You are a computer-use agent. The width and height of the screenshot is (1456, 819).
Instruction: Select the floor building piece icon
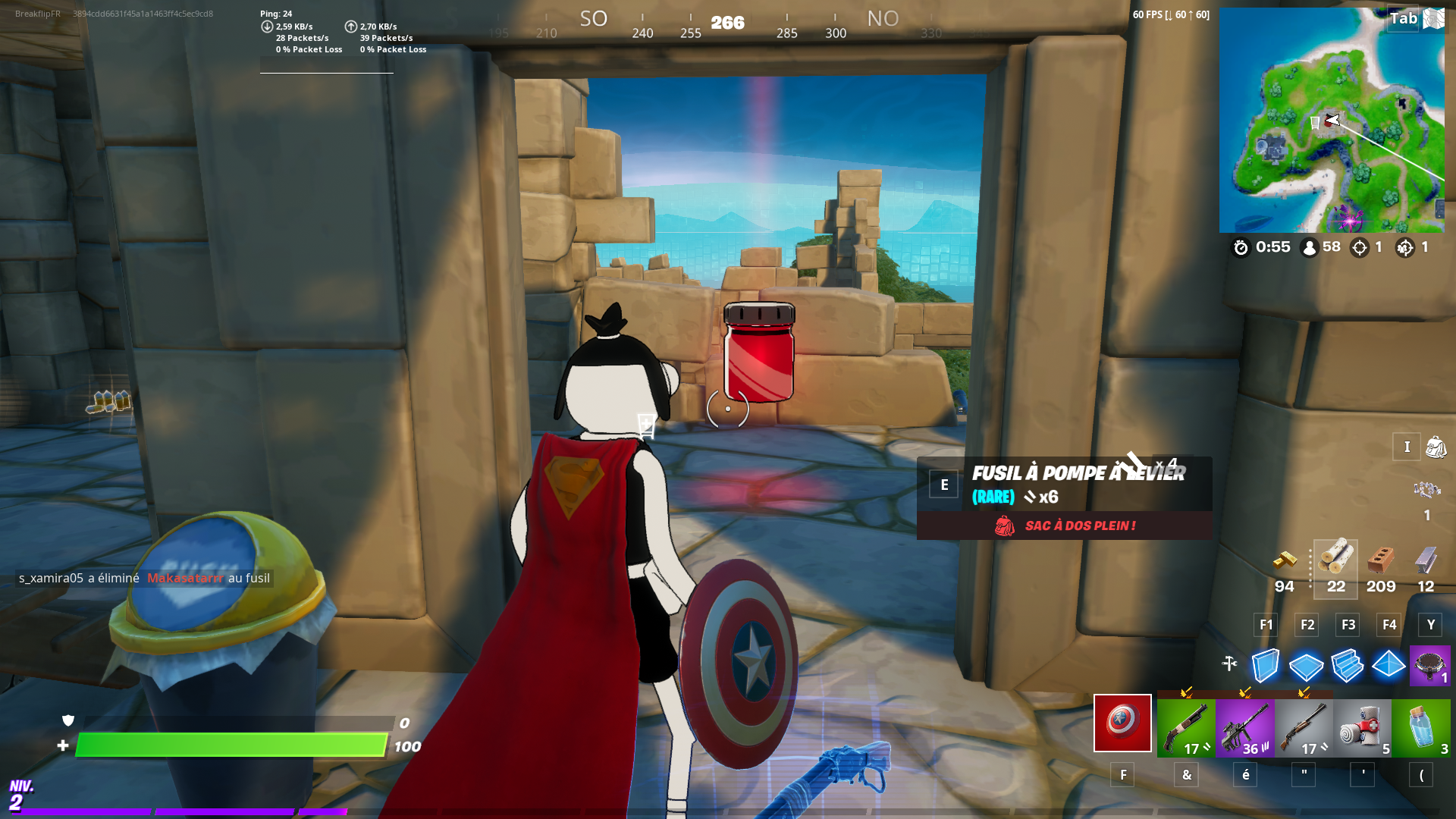[1306, 666]
